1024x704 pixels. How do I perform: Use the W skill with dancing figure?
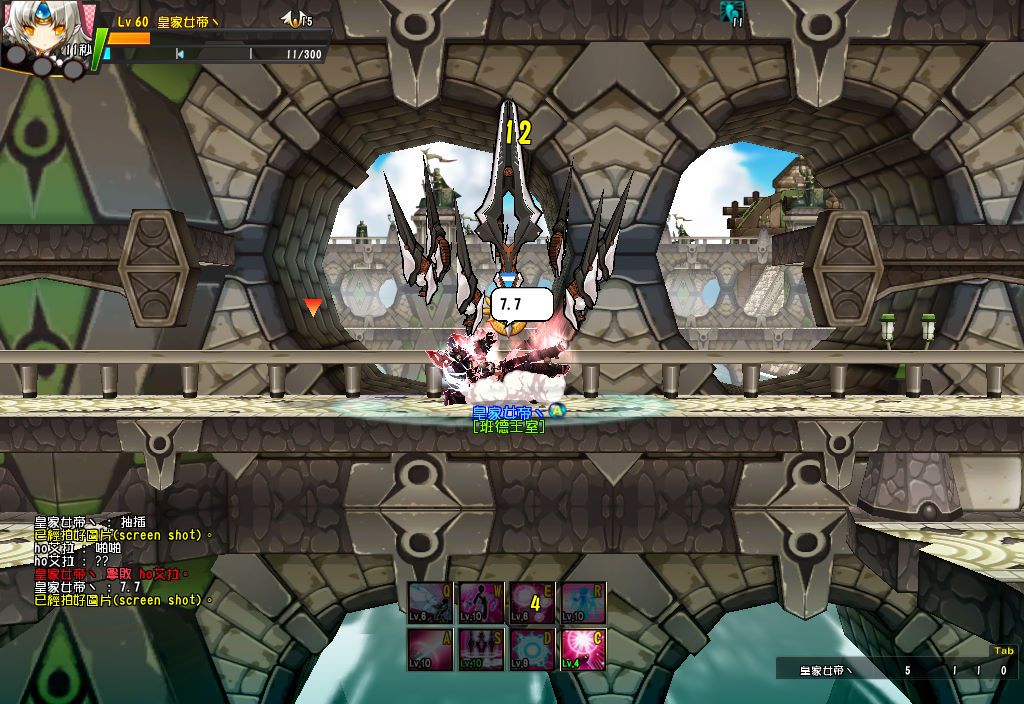(x=482, y=602)
